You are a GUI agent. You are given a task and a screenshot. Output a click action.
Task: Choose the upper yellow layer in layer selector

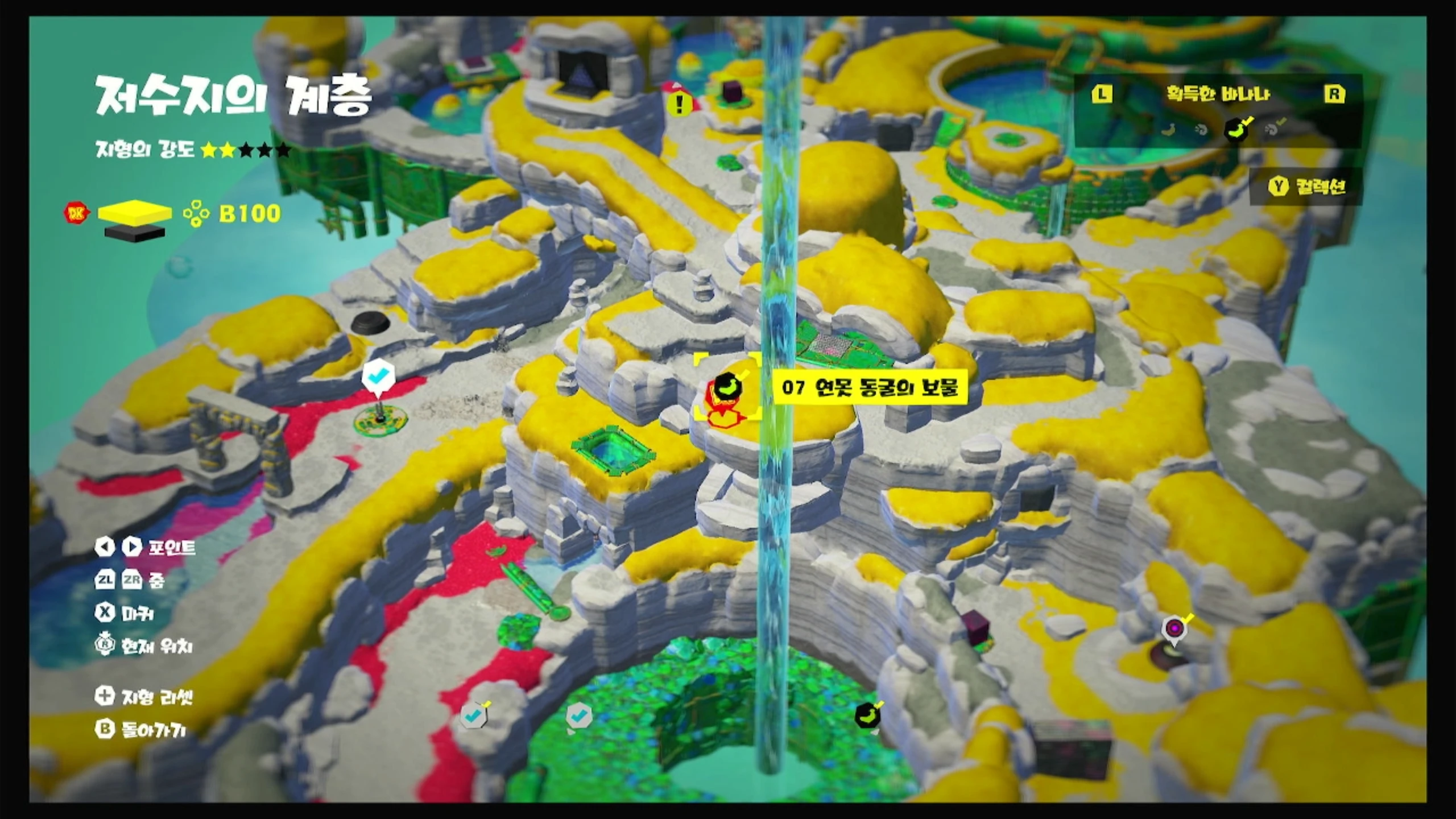click(135, 211)
